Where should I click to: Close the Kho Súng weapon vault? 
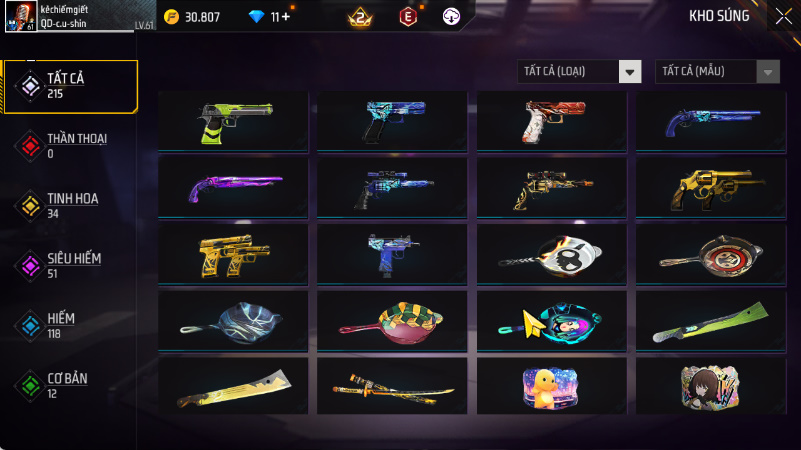click(x=783, y=16)
